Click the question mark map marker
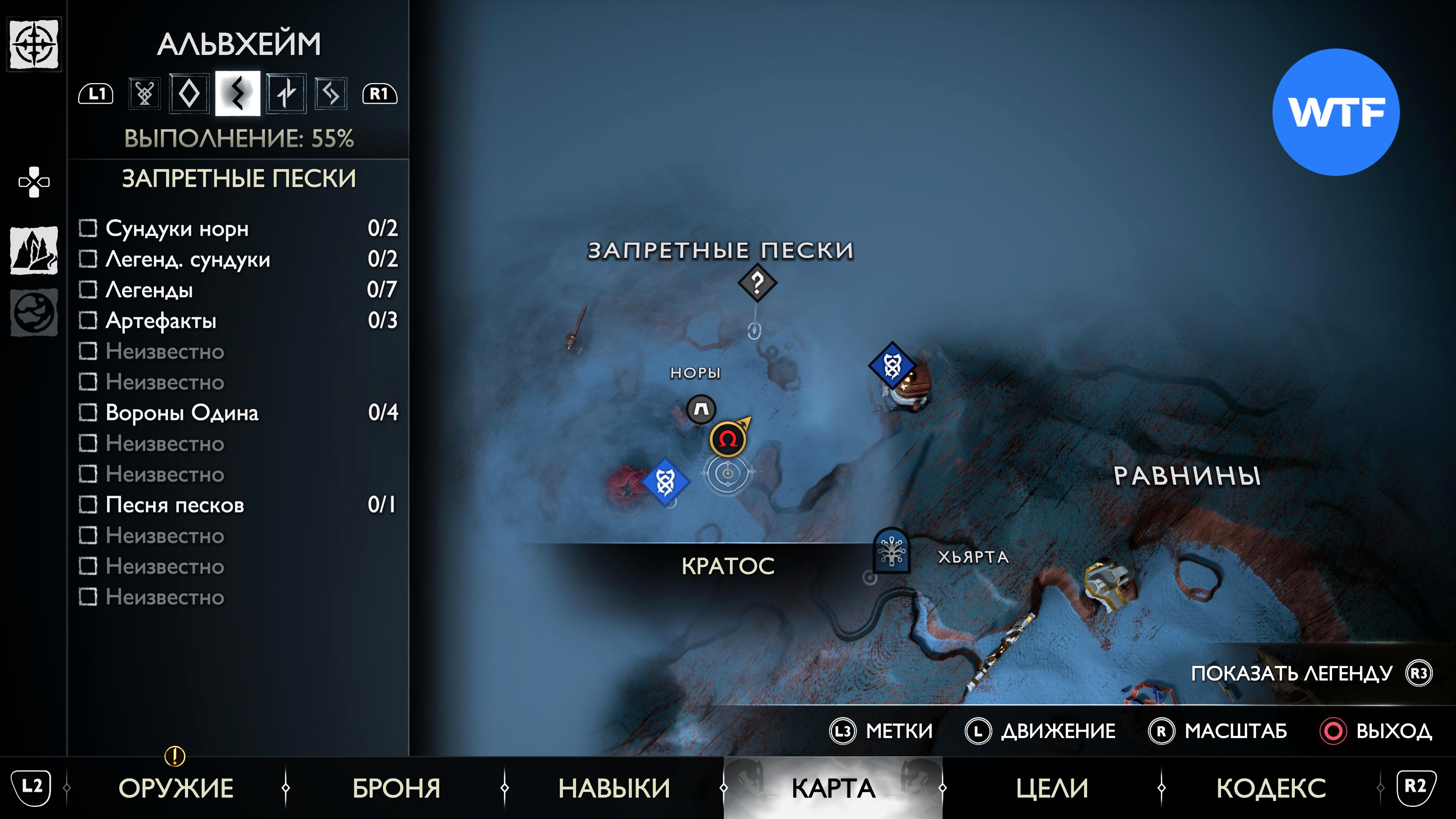 click(x=757, y=282)
